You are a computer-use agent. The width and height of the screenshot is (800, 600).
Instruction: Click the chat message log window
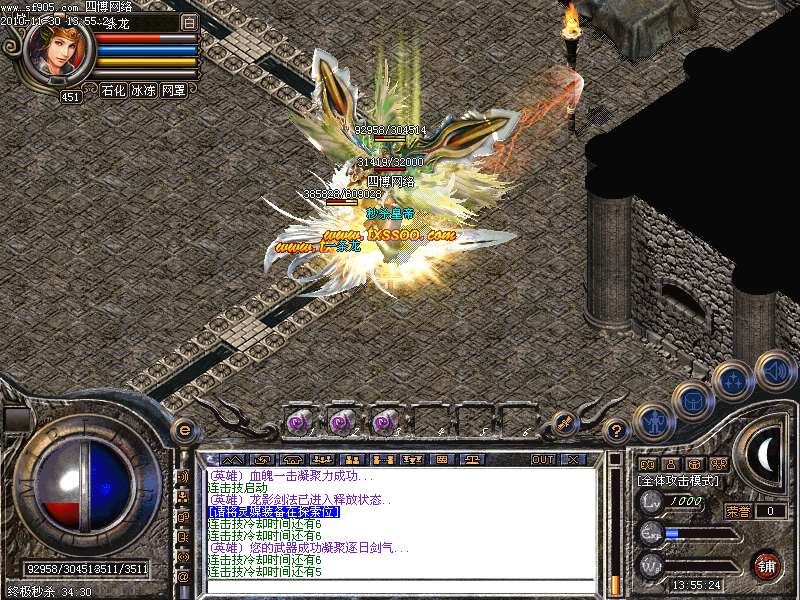point(400,525)
